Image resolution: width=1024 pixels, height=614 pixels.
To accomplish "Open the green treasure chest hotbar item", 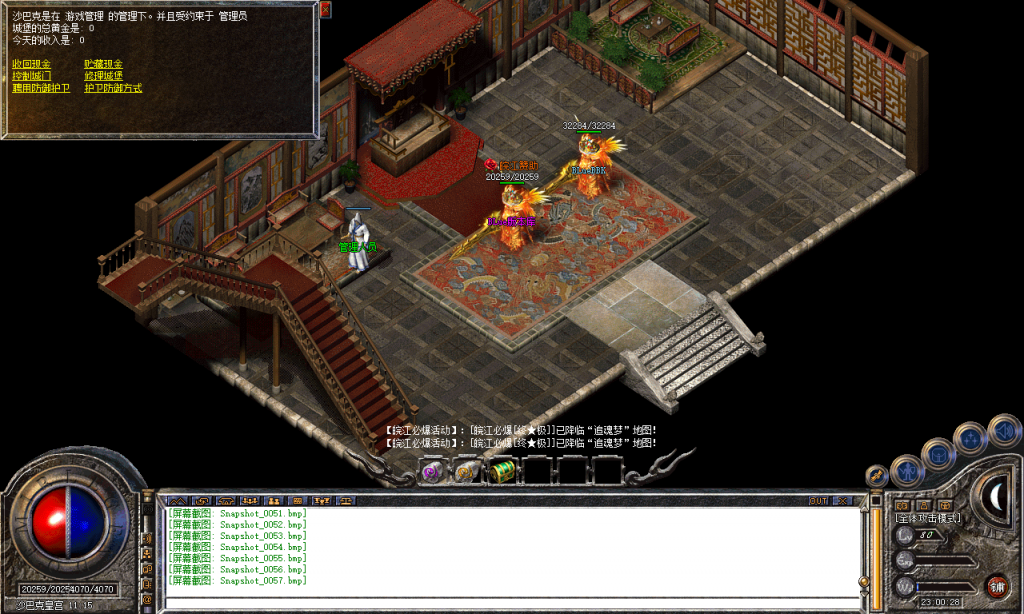I will (501, 471).
